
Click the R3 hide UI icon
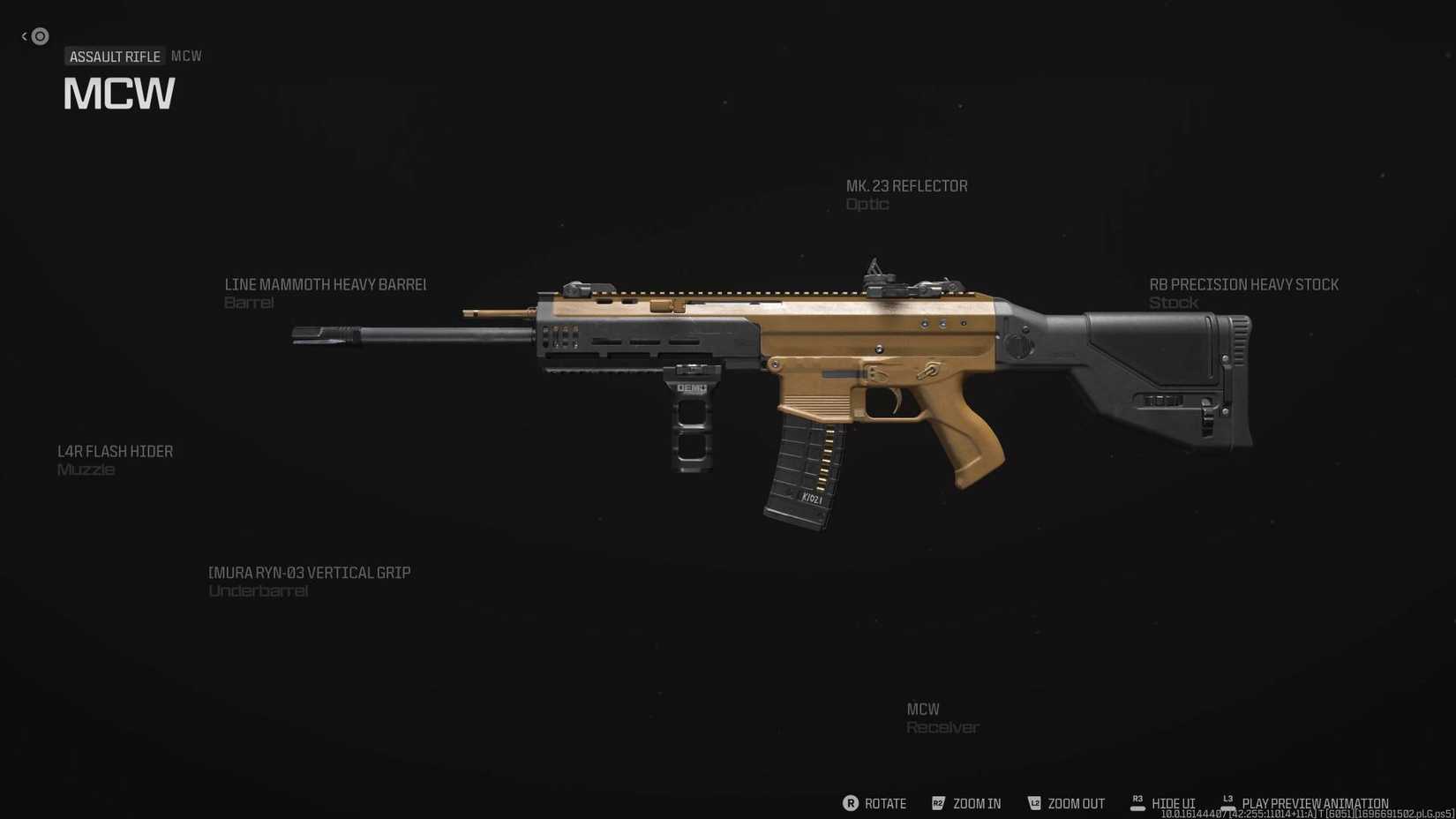(x=1137, y=801)
